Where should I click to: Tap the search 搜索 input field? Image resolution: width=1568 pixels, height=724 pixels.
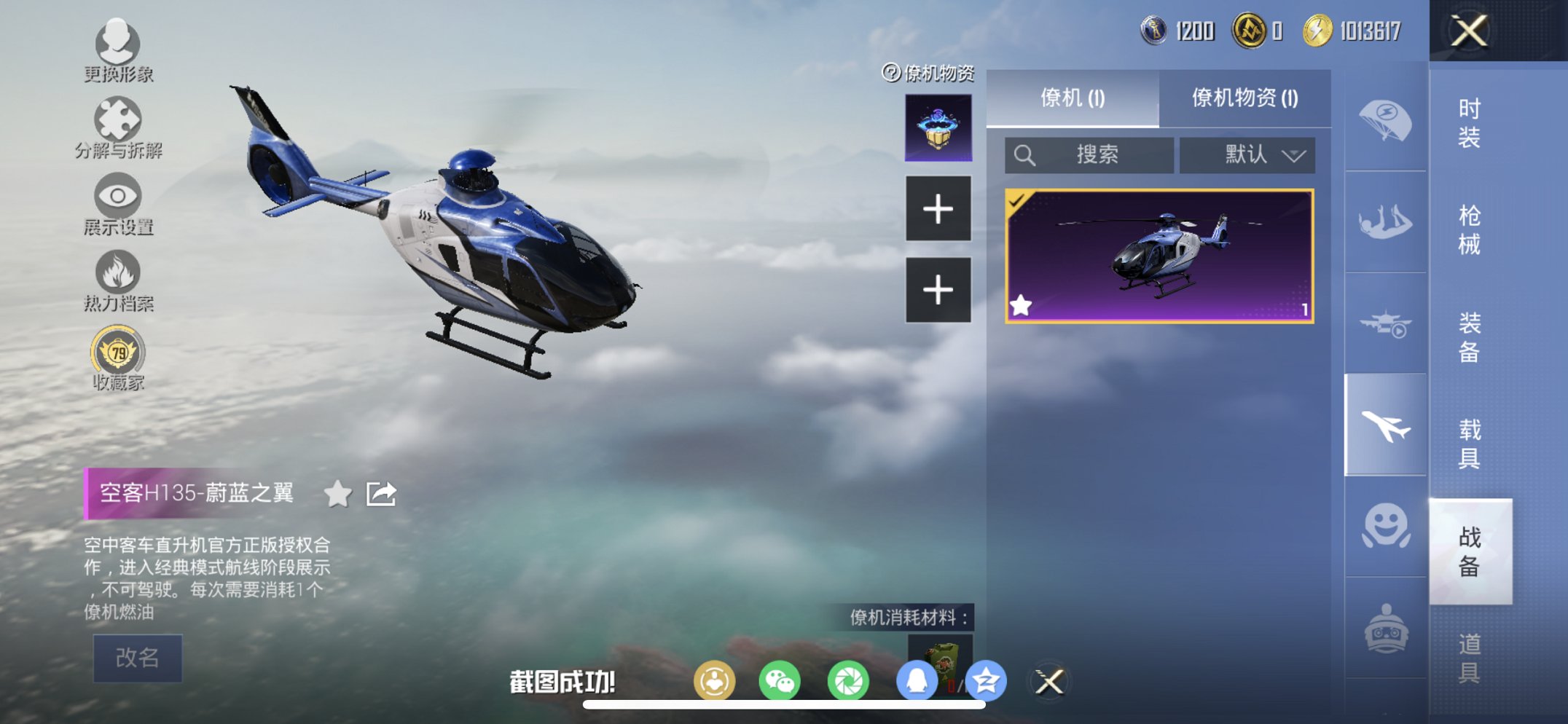point(1089,155)
